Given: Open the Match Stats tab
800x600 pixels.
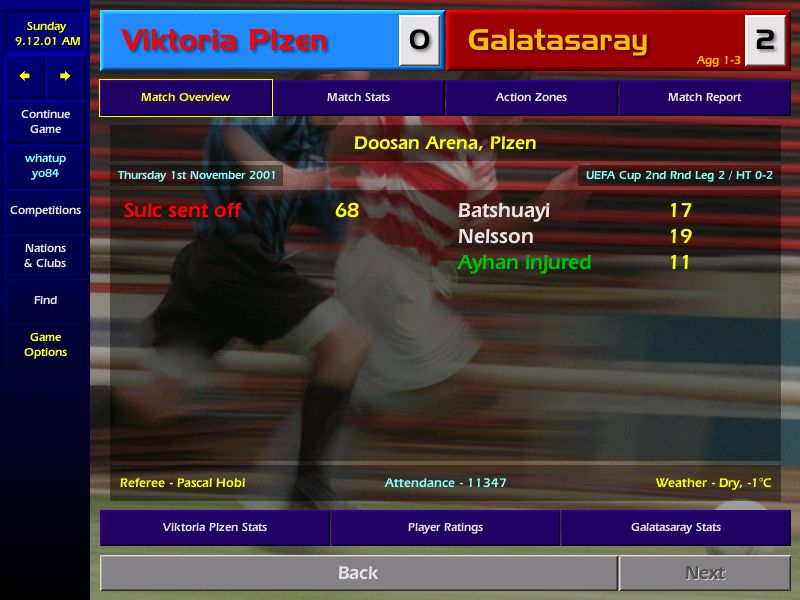Looking at the screenshot, I should pyautogui.click(x=358, y=98).
